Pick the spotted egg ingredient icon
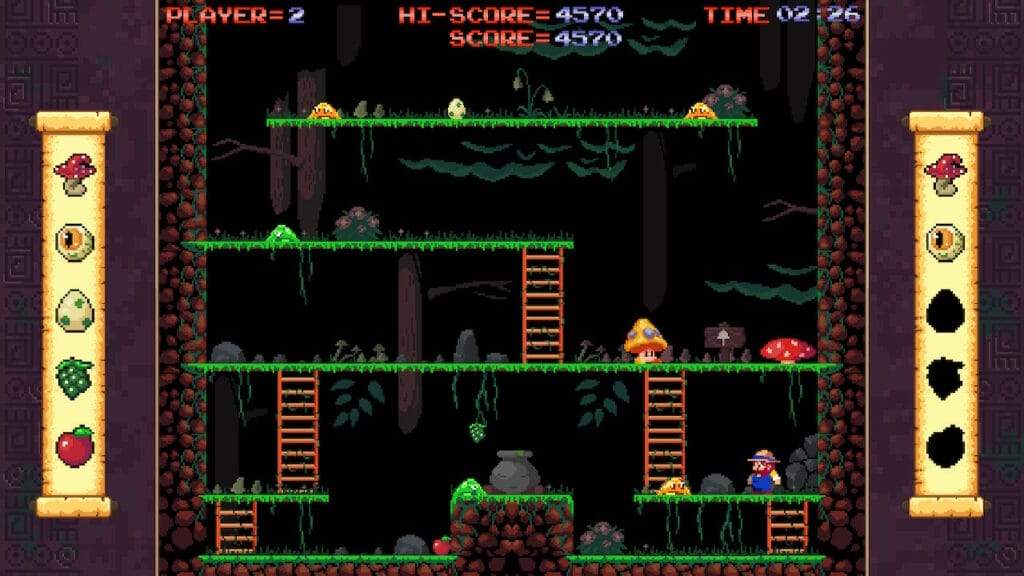1024x576 pixels. pos(74,310)
